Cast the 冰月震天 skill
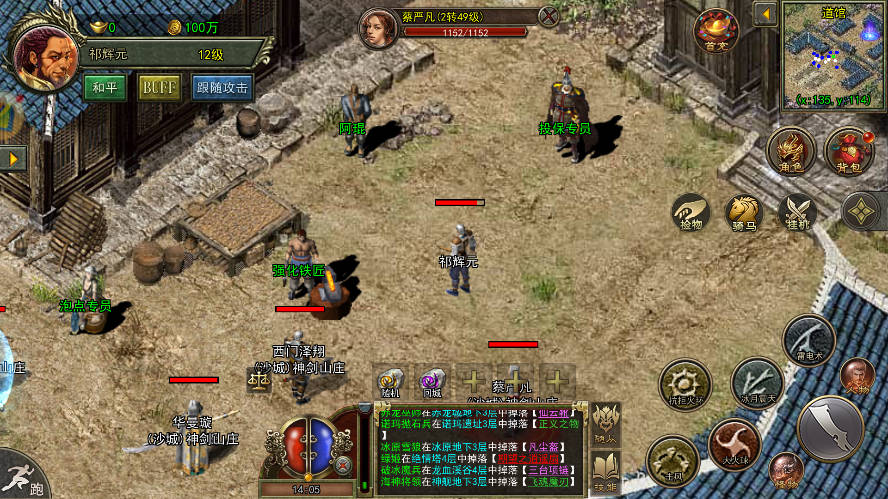This screenshot has width=888, height=499. pos(757,384)
